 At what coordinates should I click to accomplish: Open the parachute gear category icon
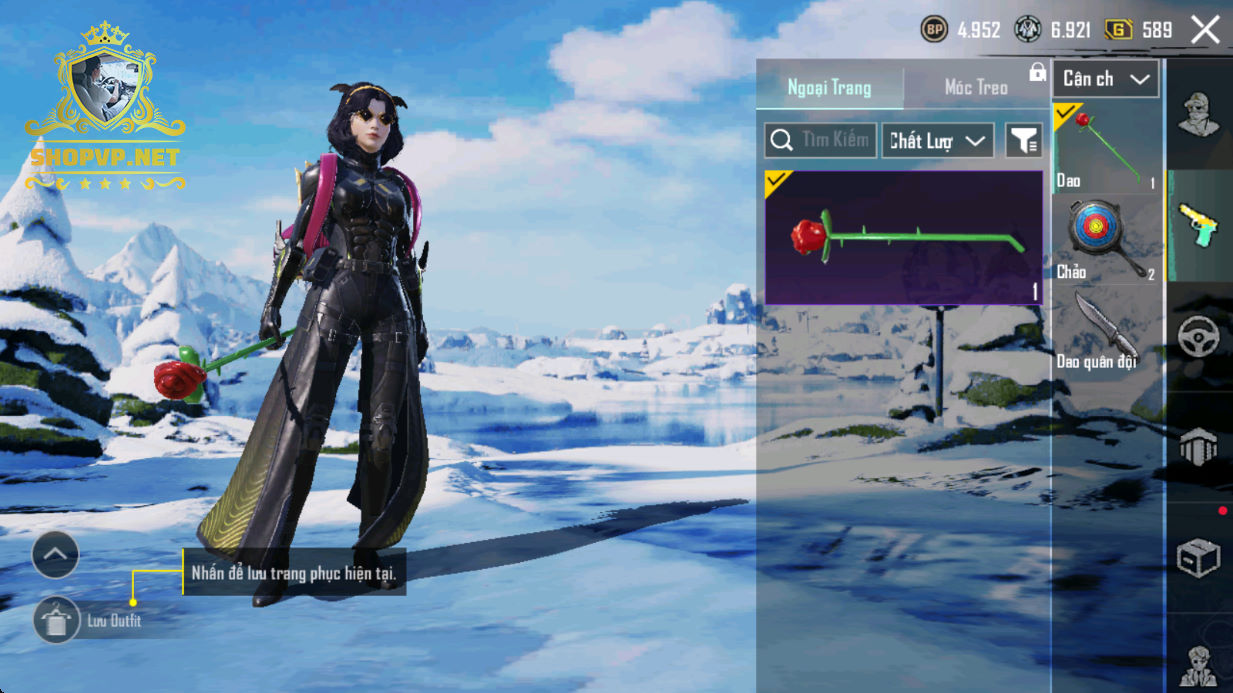(x=1198, y=447)
